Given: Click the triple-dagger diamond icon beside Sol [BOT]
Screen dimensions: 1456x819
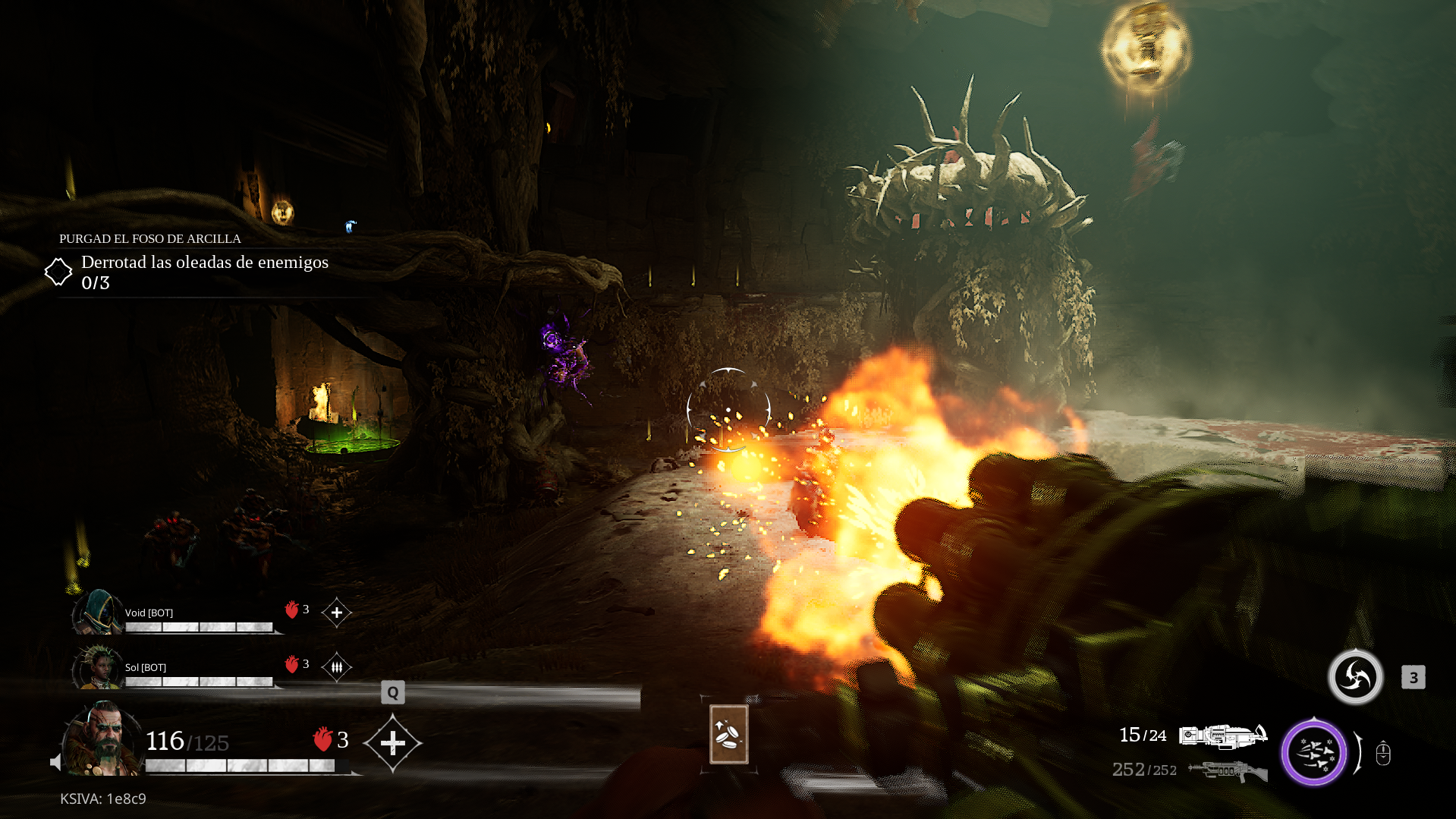Looking at the screenshot, I should point(336,667).
